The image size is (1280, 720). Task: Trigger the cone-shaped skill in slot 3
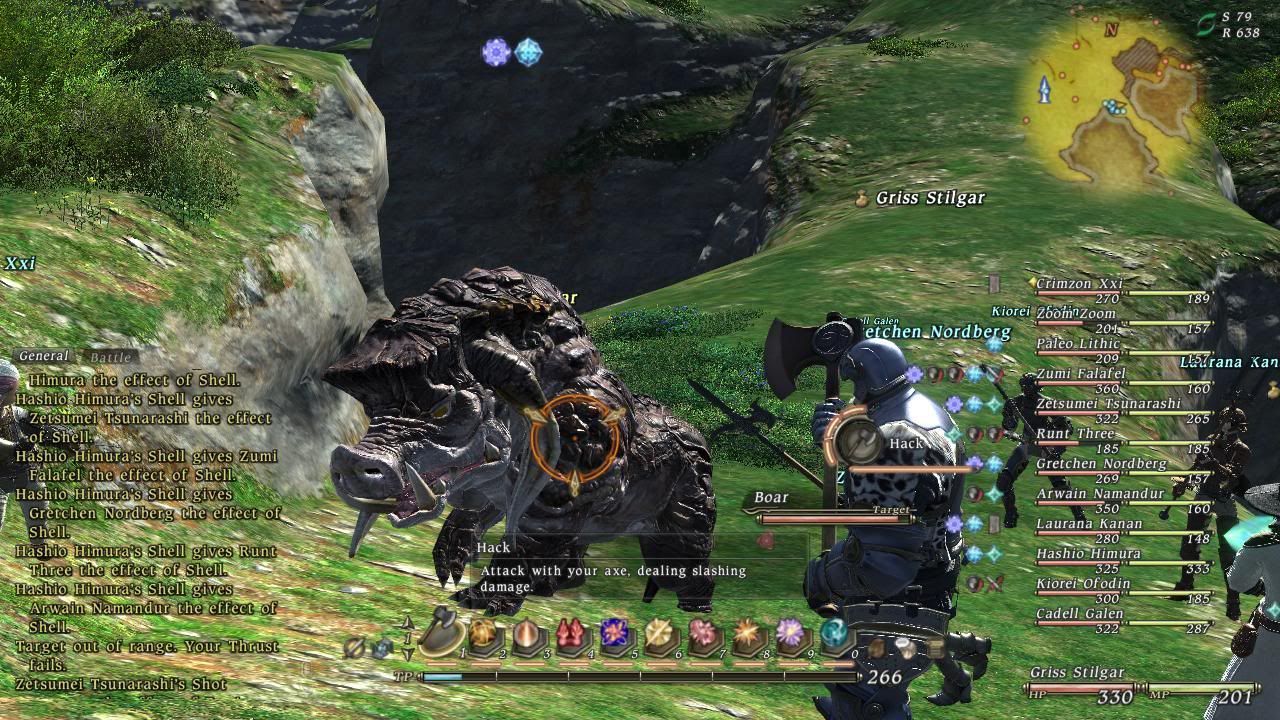point(527,635)
